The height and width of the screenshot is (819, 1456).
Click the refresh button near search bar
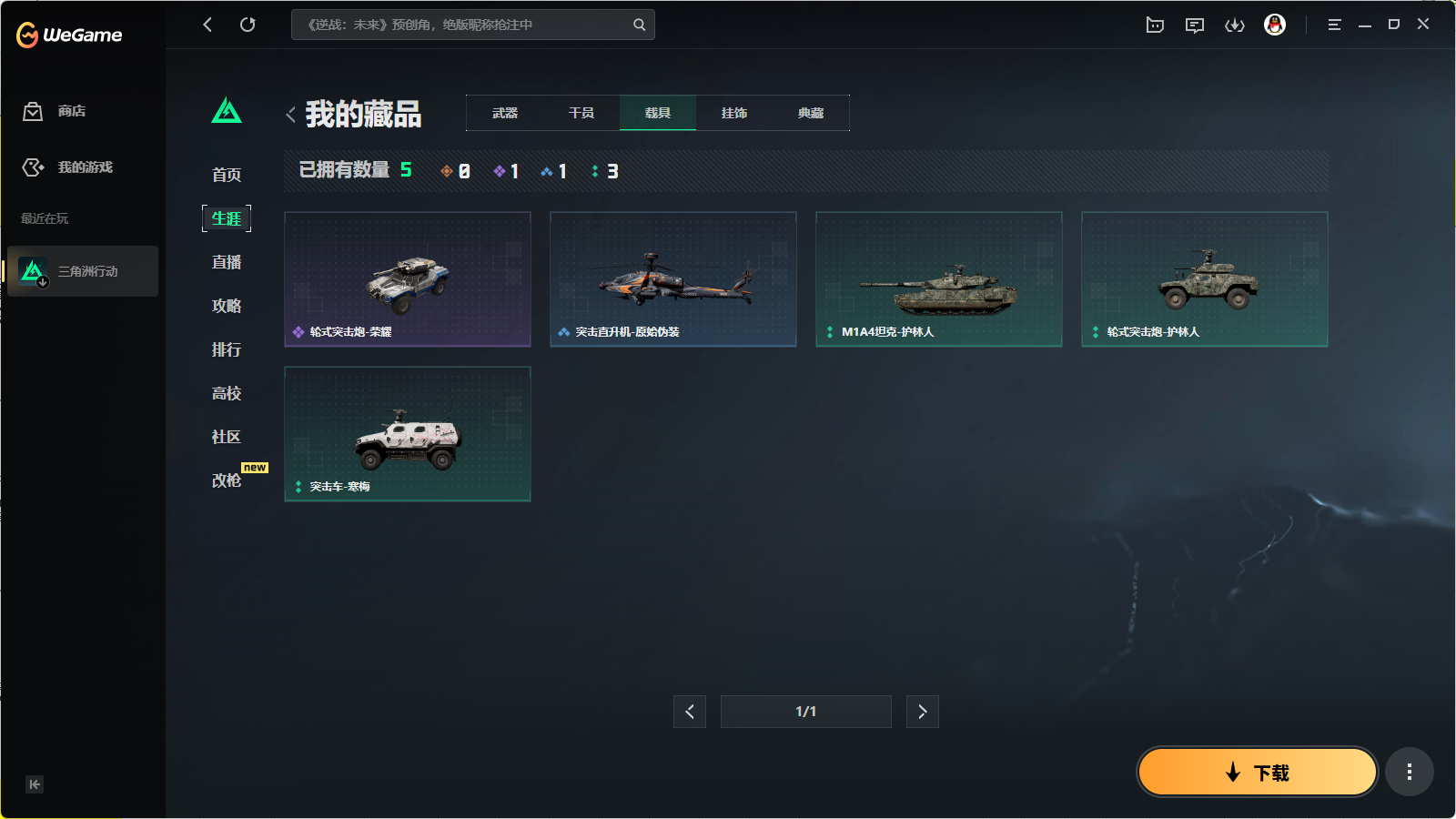248,25
